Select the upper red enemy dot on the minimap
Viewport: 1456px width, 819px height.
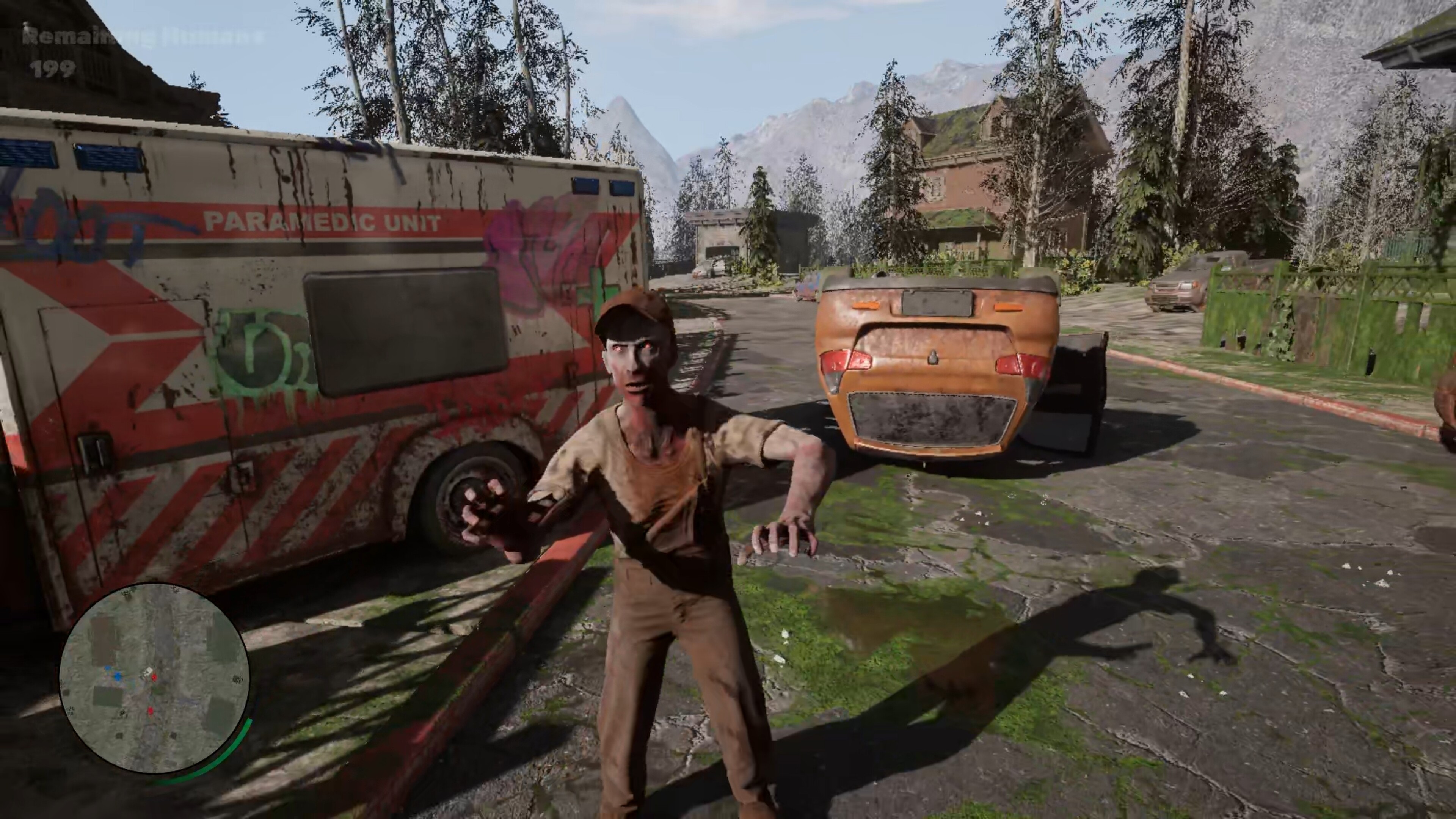154,677
